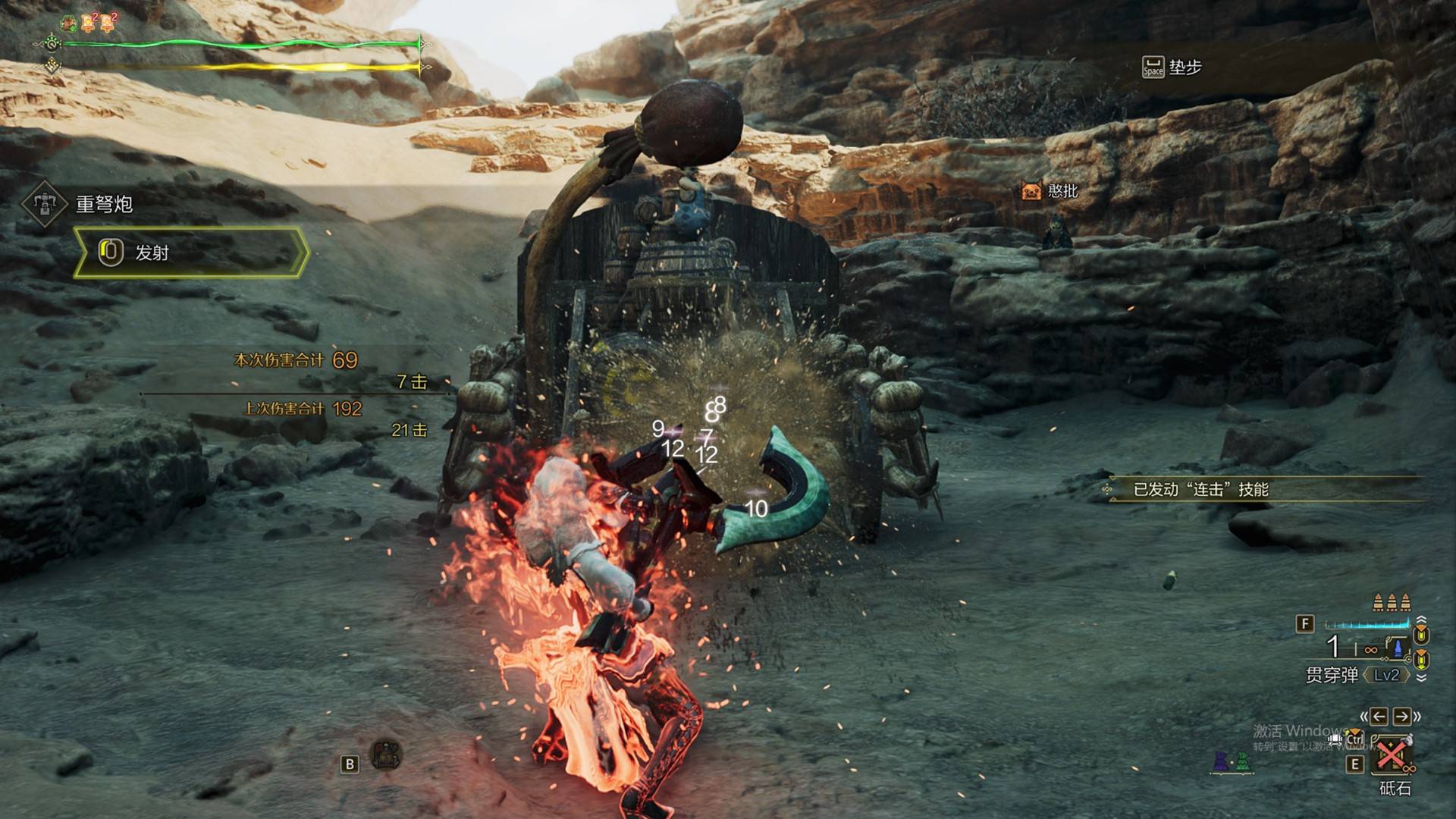This screenshot has height=819, width=1456.
Task: Open the item pouch icon beside B
Action: tap(386, 755)
